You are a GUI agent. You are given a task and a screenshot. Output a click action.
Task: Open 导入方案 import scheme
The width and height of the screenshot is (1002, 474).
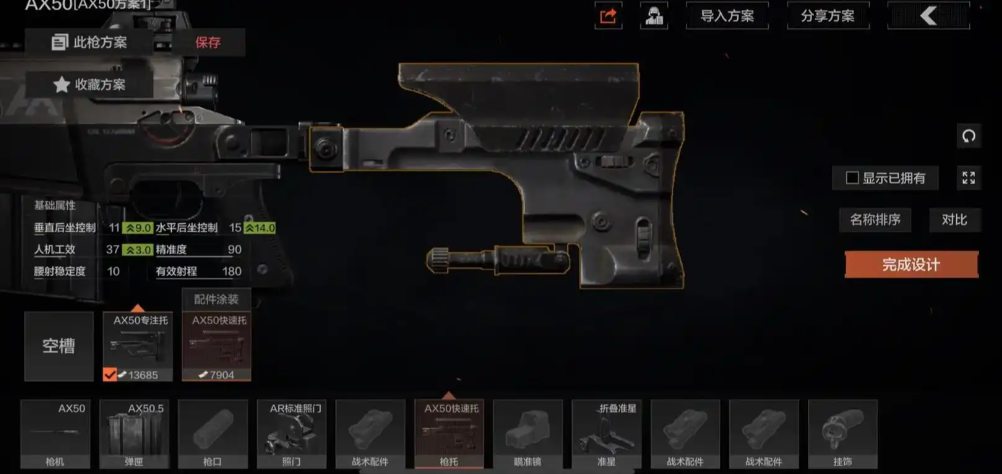click(x=727, y=16)
